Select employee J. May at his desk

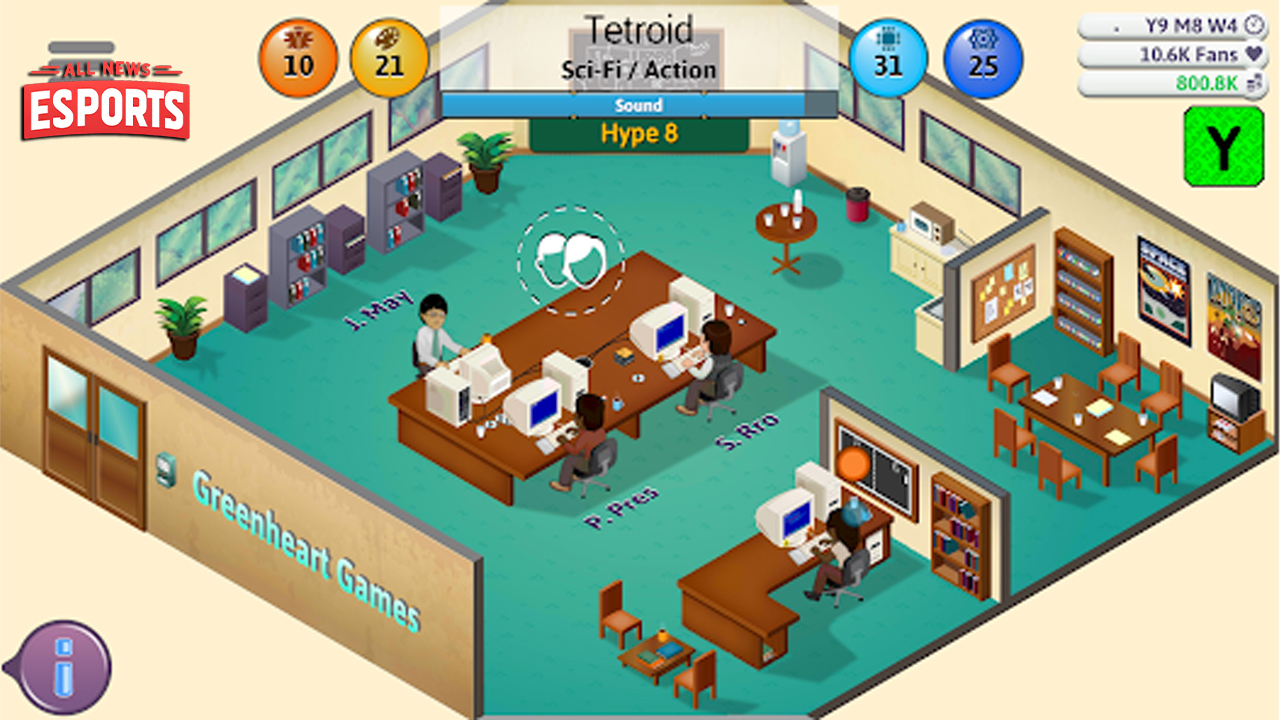tap(432, 325)
